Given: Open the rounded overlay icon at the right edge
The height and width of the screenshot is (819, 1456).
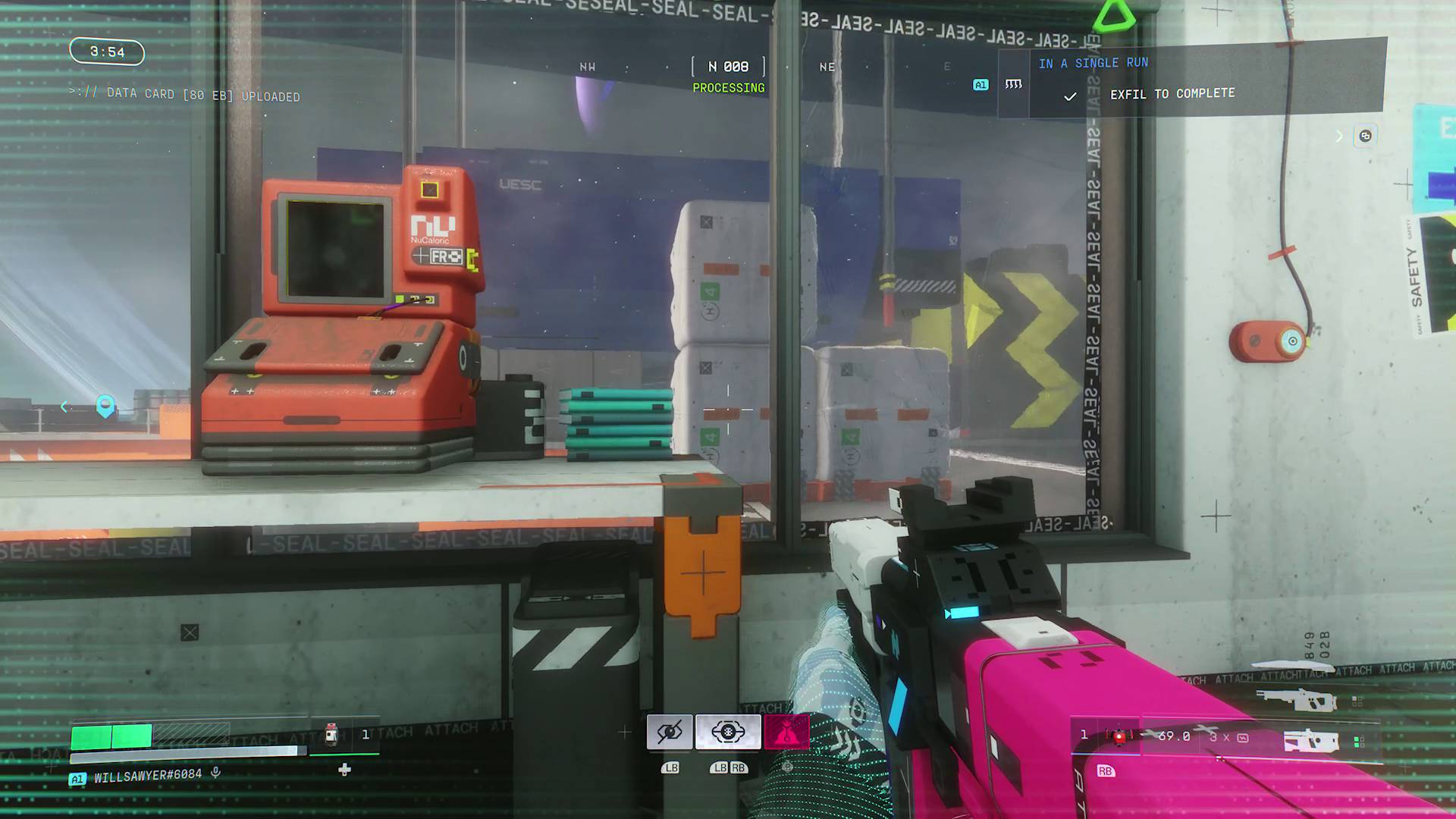Looking at the screenshot, I should tap(1366, 136).
